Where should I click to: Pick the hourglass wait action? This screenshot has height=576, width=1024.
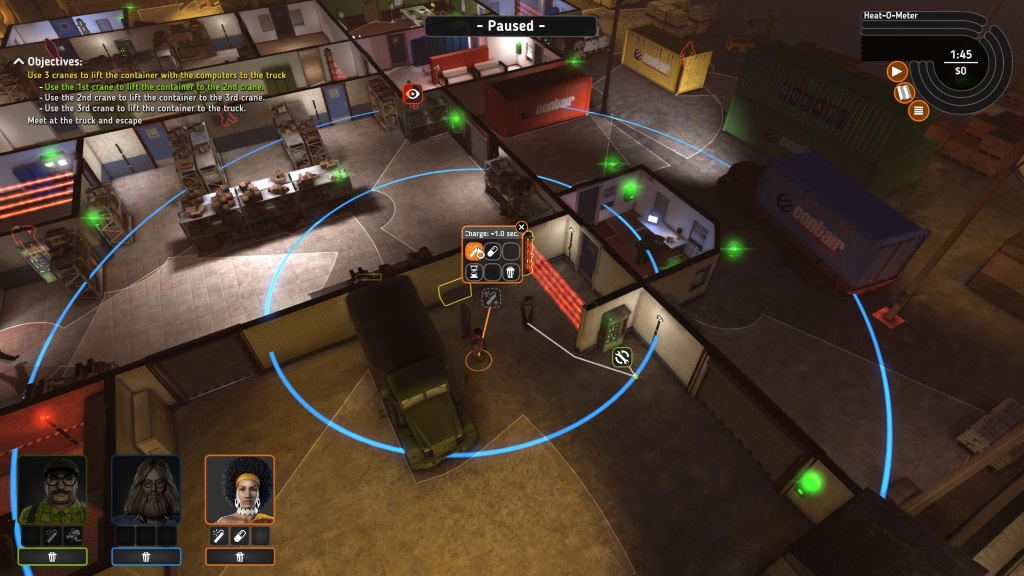click(x=475, y=271)
